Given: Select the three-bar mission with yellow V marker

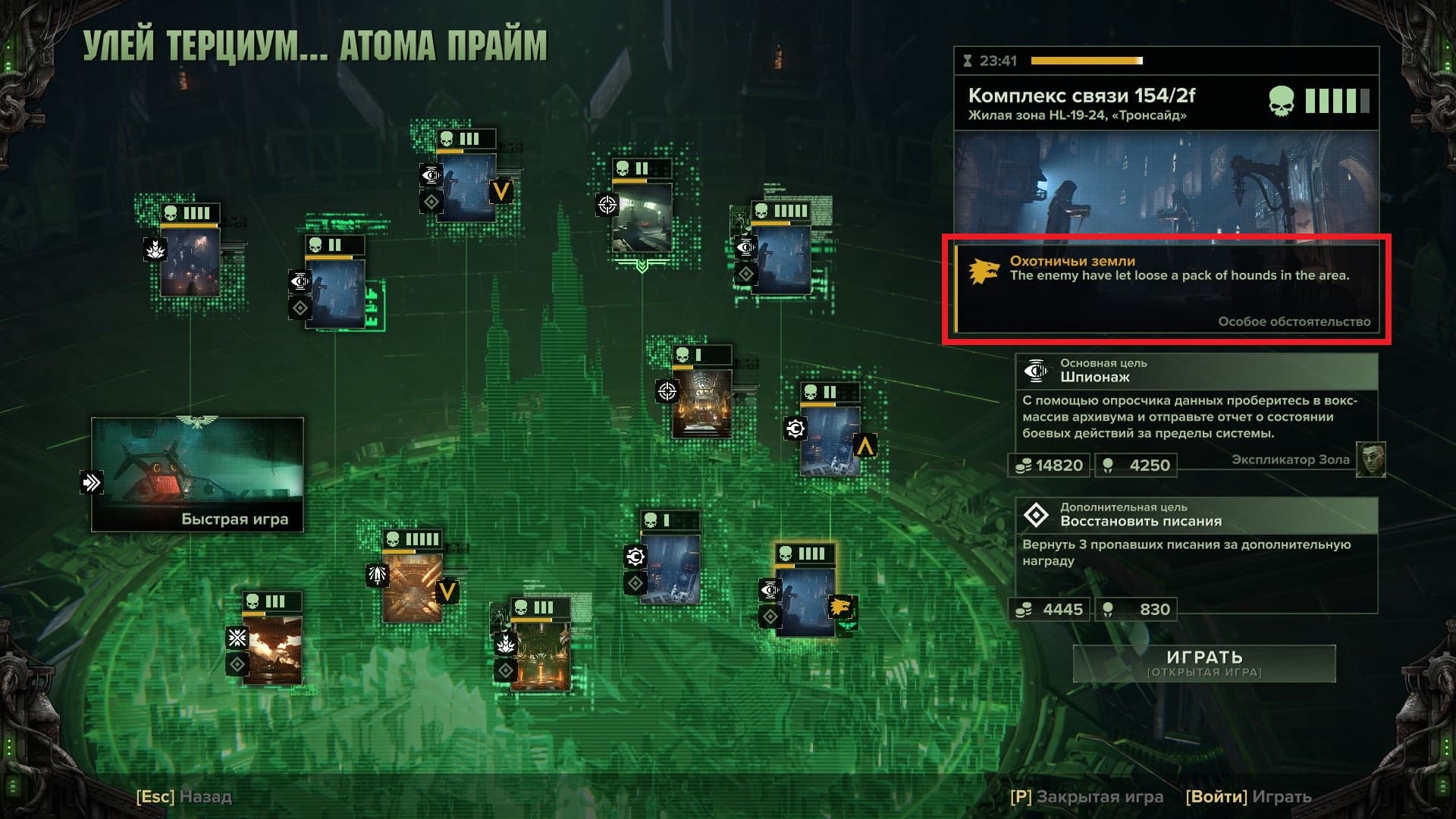Looking at the screenshot, I should [466, 186].
